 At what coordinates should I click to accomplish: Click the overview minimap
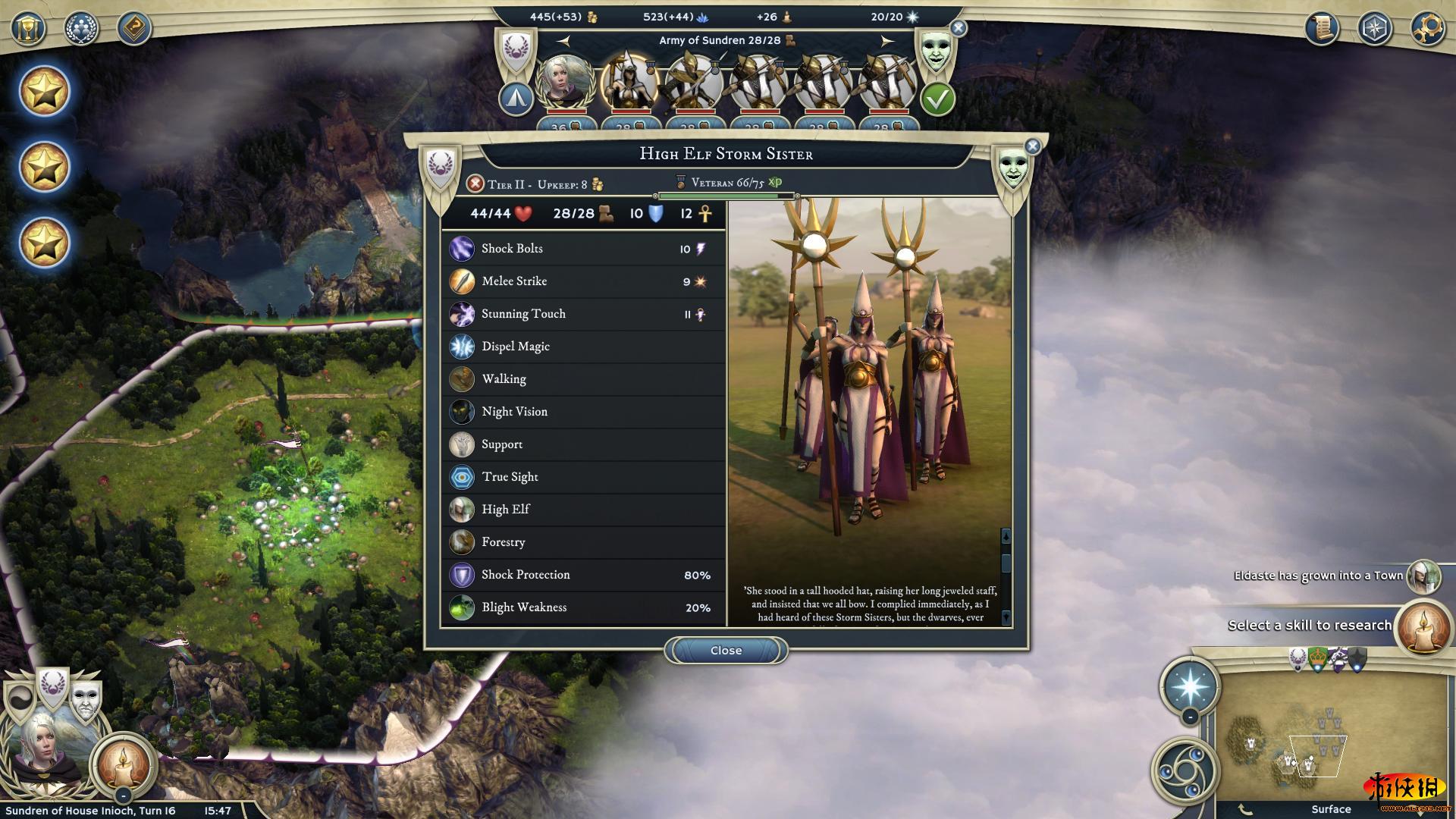pos(1331,736)
